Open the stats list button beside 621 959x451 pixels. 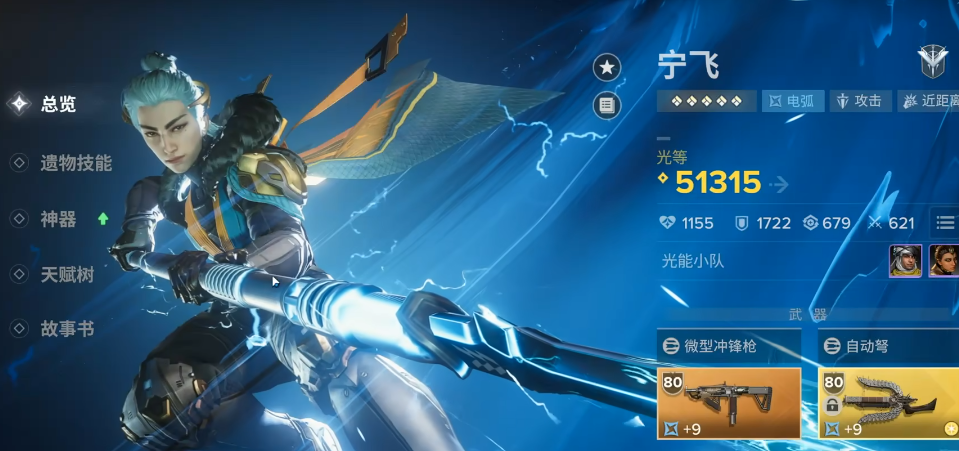click(945, 222)
